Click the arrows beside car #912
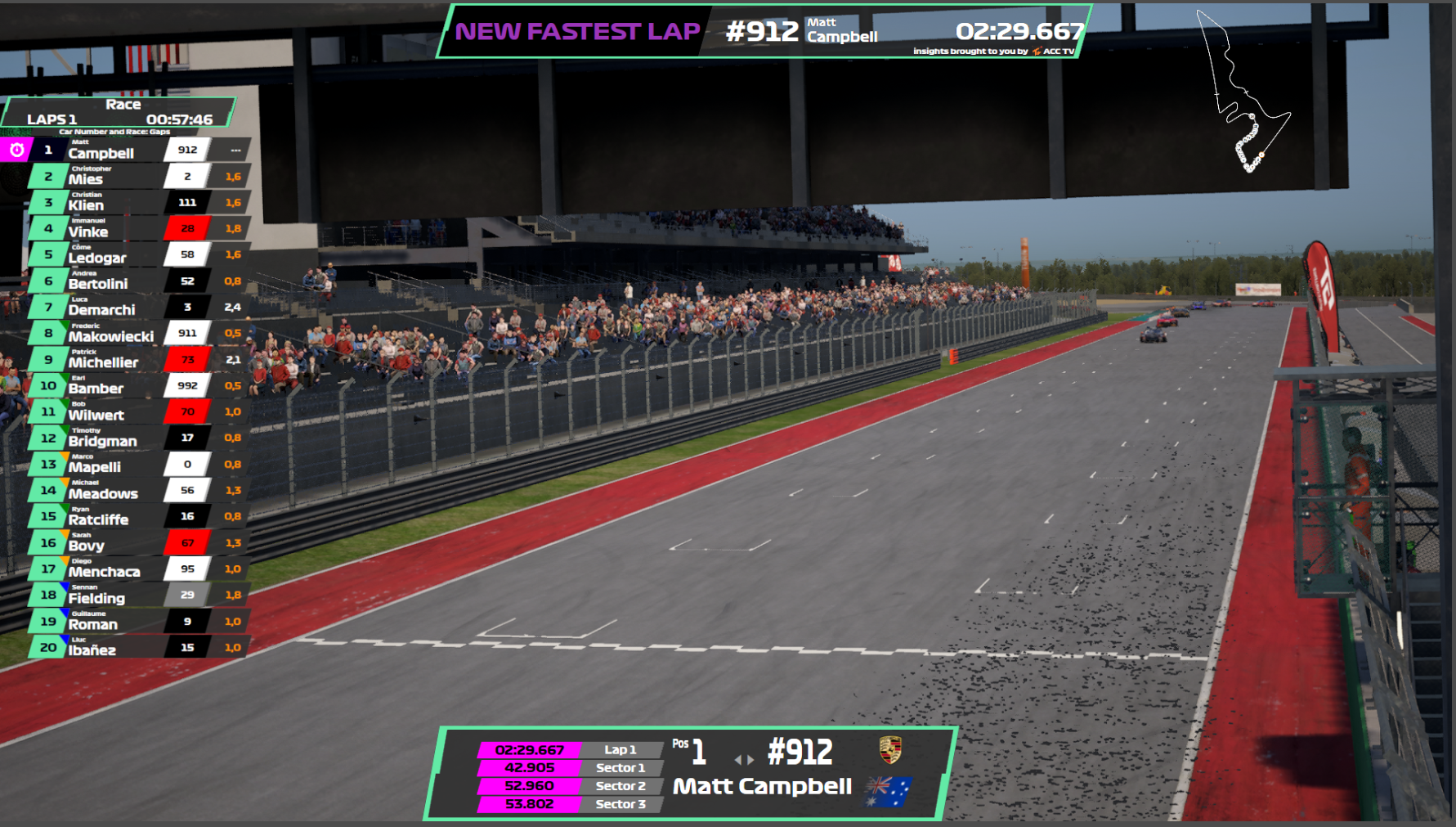The image size is (1456, 827). [744, 760]
